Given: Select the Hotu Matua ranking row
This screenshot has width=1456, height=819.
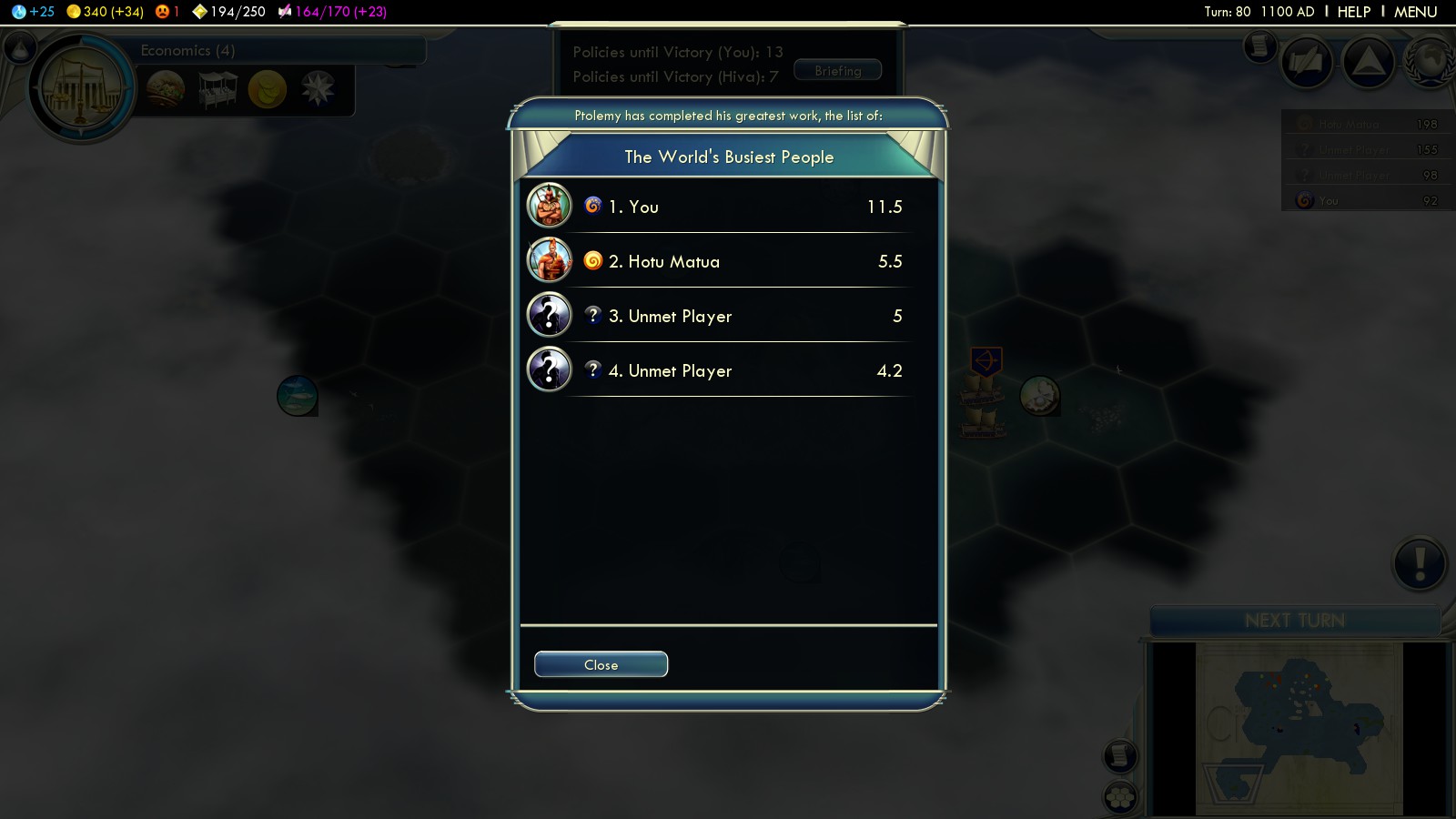Looking at the screenshot, I should tap(728, 261).
